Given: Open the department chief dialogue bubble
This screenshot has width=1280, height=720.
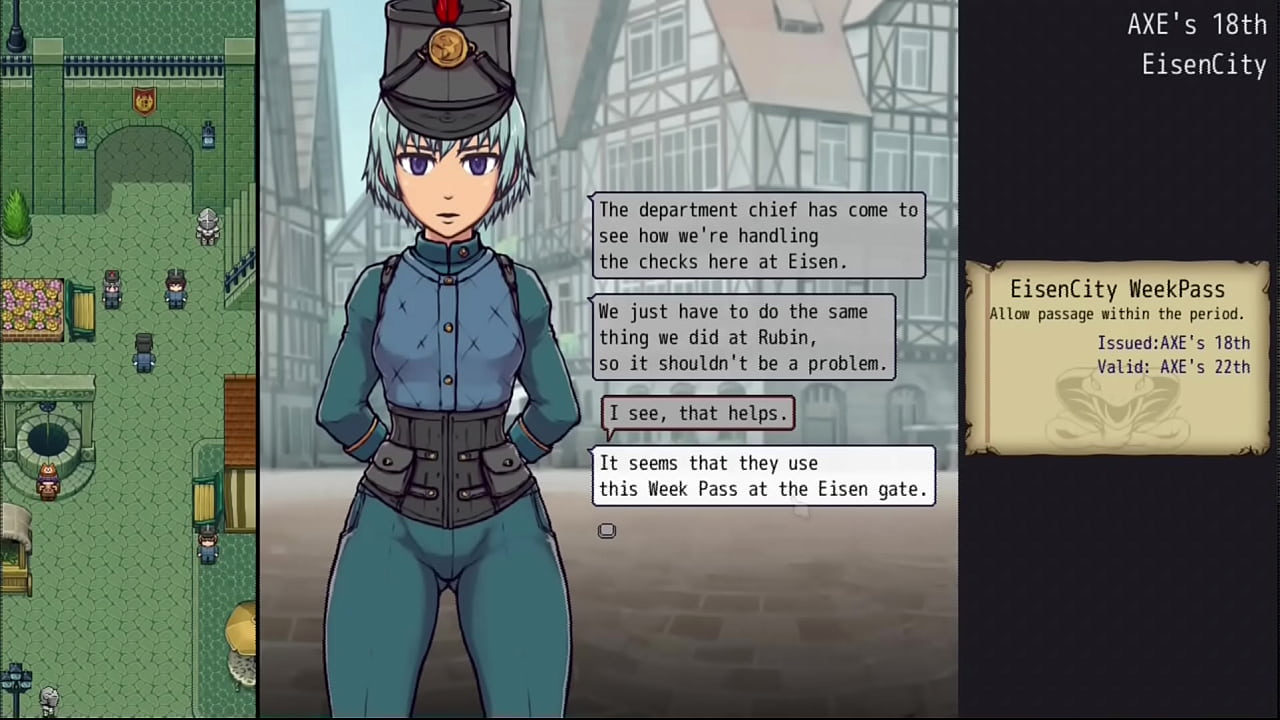Looking at the screenshot, I should click(x=757, y=236).
